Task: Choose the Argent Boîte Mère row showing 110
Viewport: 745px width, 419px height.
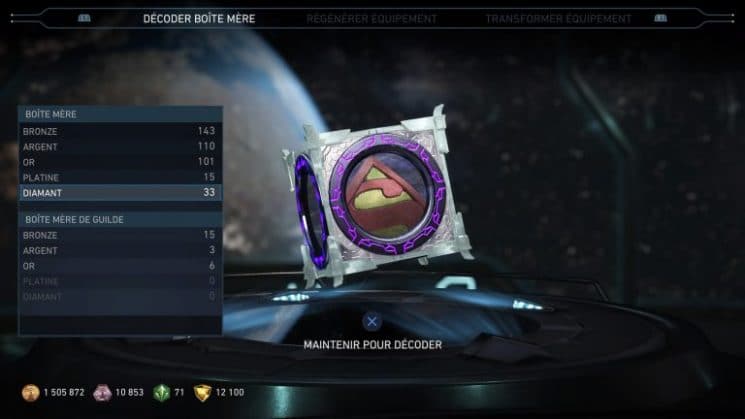Action: (120, 146)
